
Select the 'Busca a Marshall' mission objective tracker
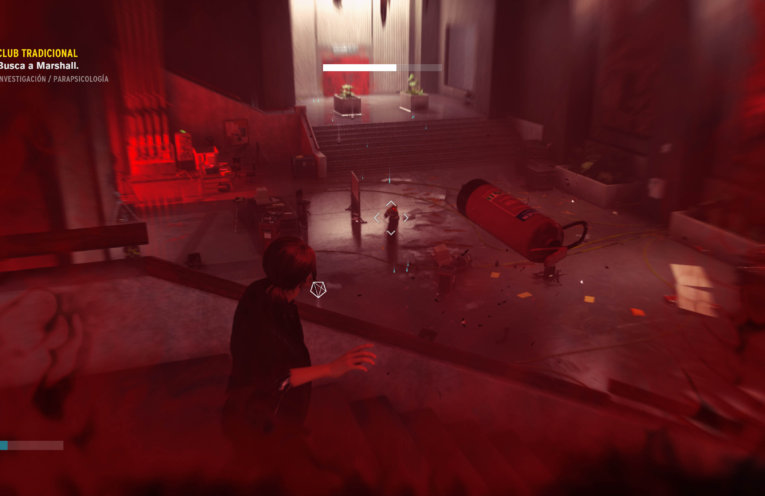[38, 66]
